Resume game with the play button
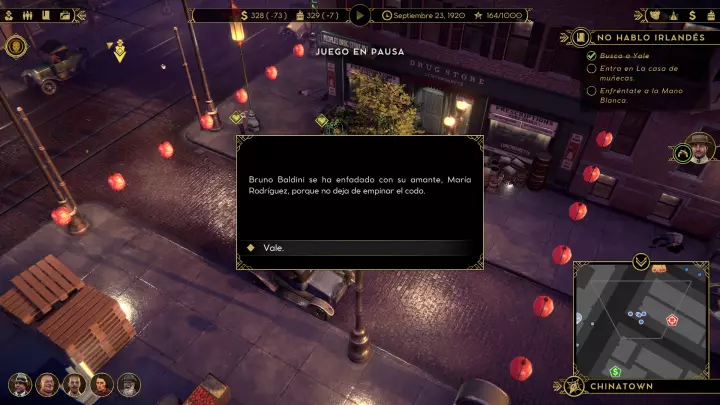Image resolution: width=720 pixels, height=405 pixels. point(360,15)
